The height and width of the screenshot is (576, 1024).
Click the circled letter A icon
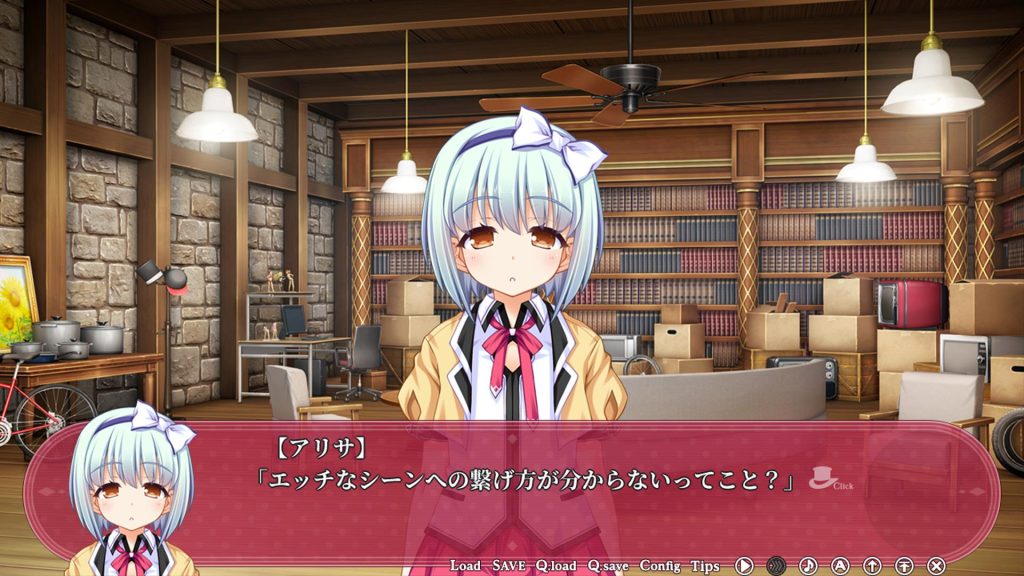(840, 566)
